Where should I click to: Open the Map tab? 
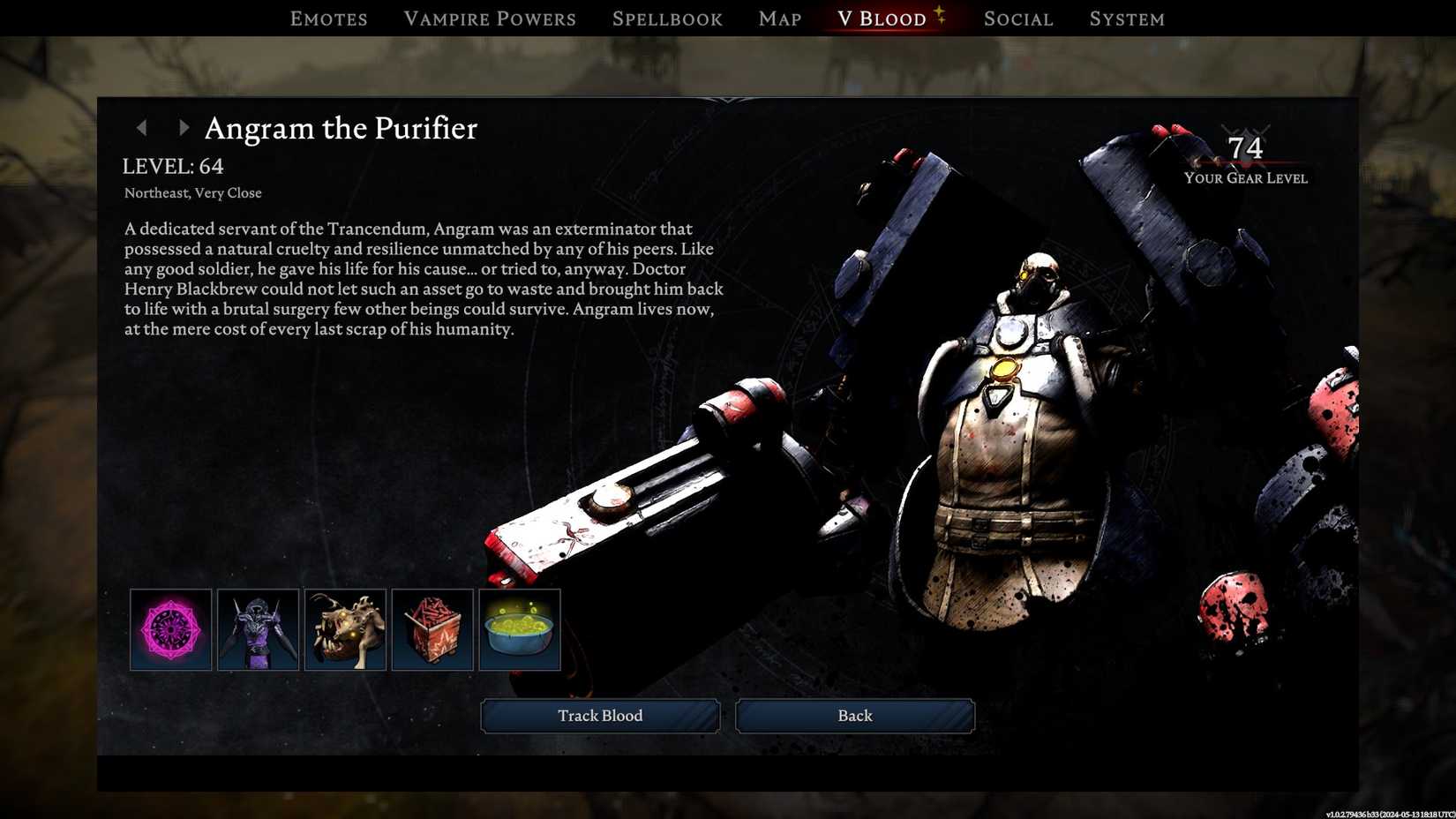point(779,19)
